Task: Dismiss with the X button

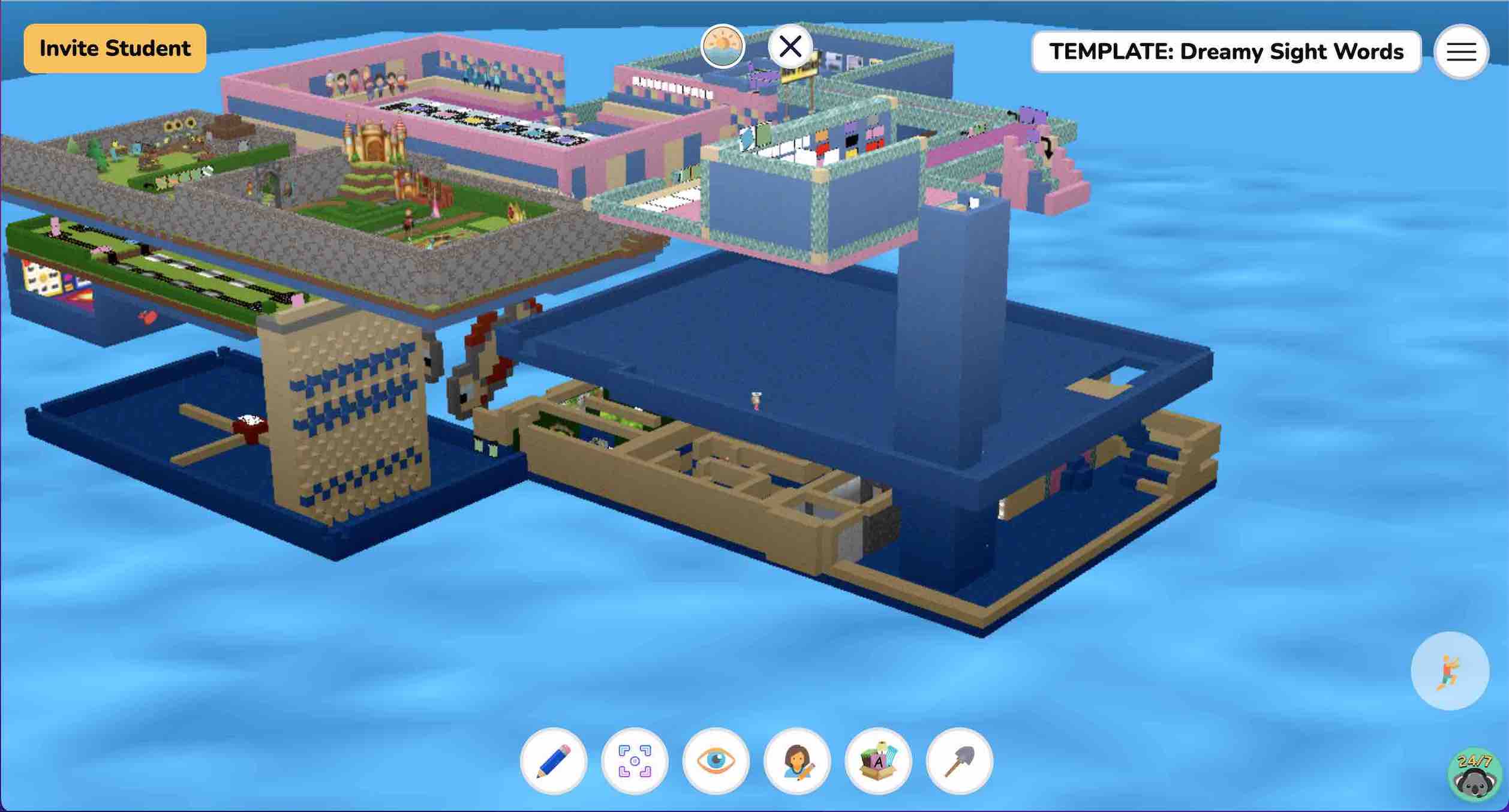Action: [x=790, y=45]
